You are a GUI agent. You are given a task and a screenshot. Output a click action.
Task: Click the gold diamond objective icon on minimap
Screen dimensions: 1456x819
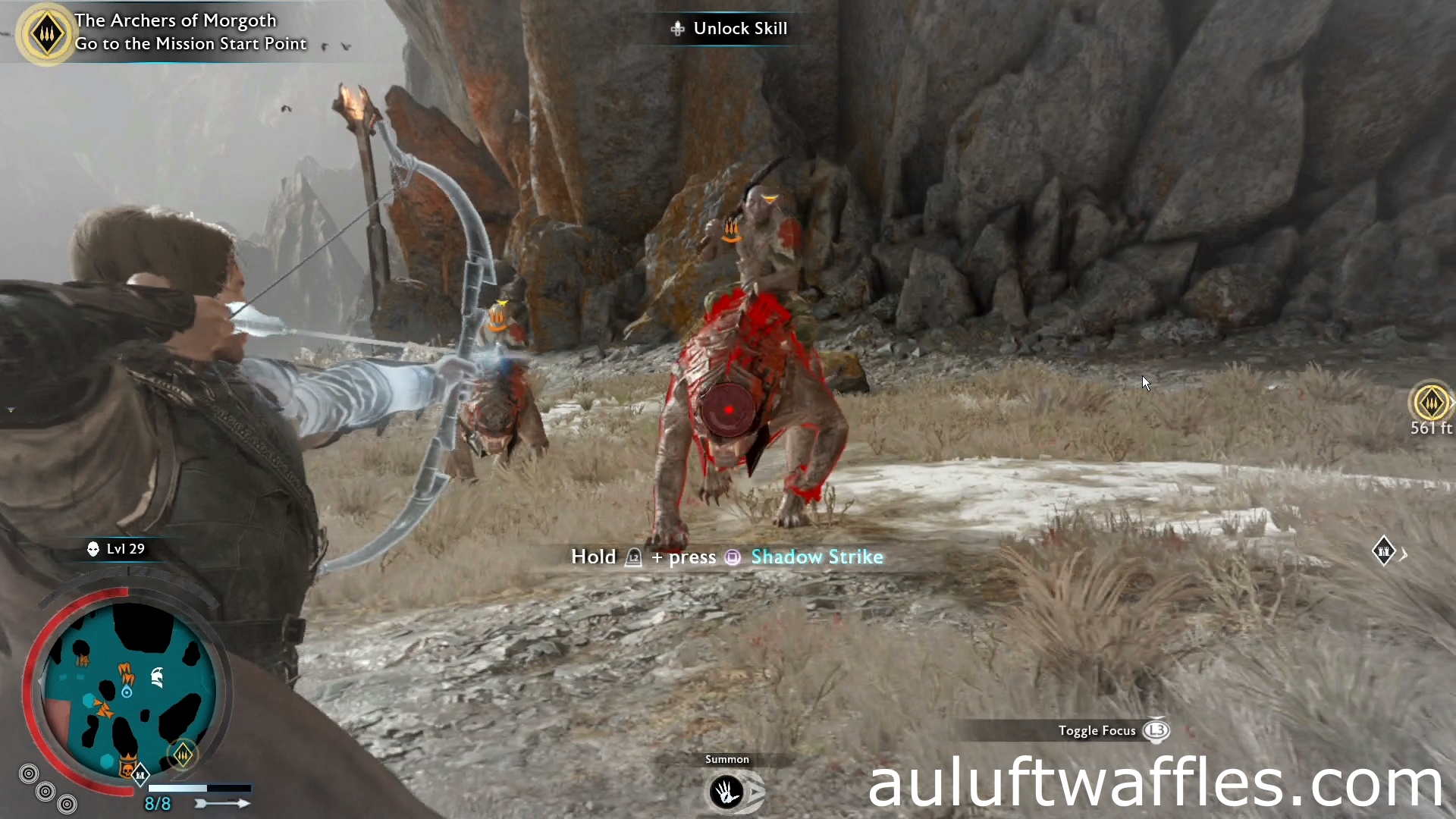183,753
